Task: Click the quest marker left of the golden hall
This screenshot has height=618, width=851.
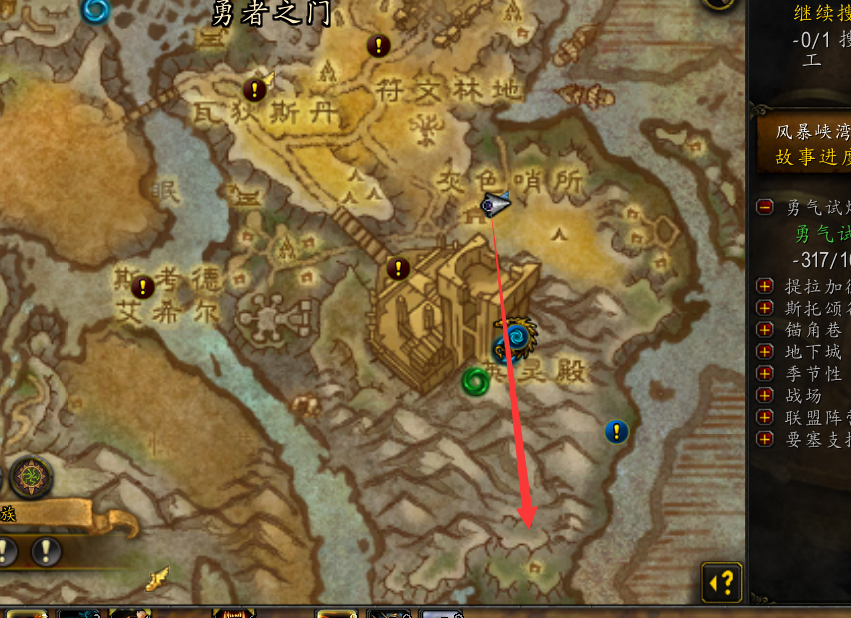Action: (398, 268)
